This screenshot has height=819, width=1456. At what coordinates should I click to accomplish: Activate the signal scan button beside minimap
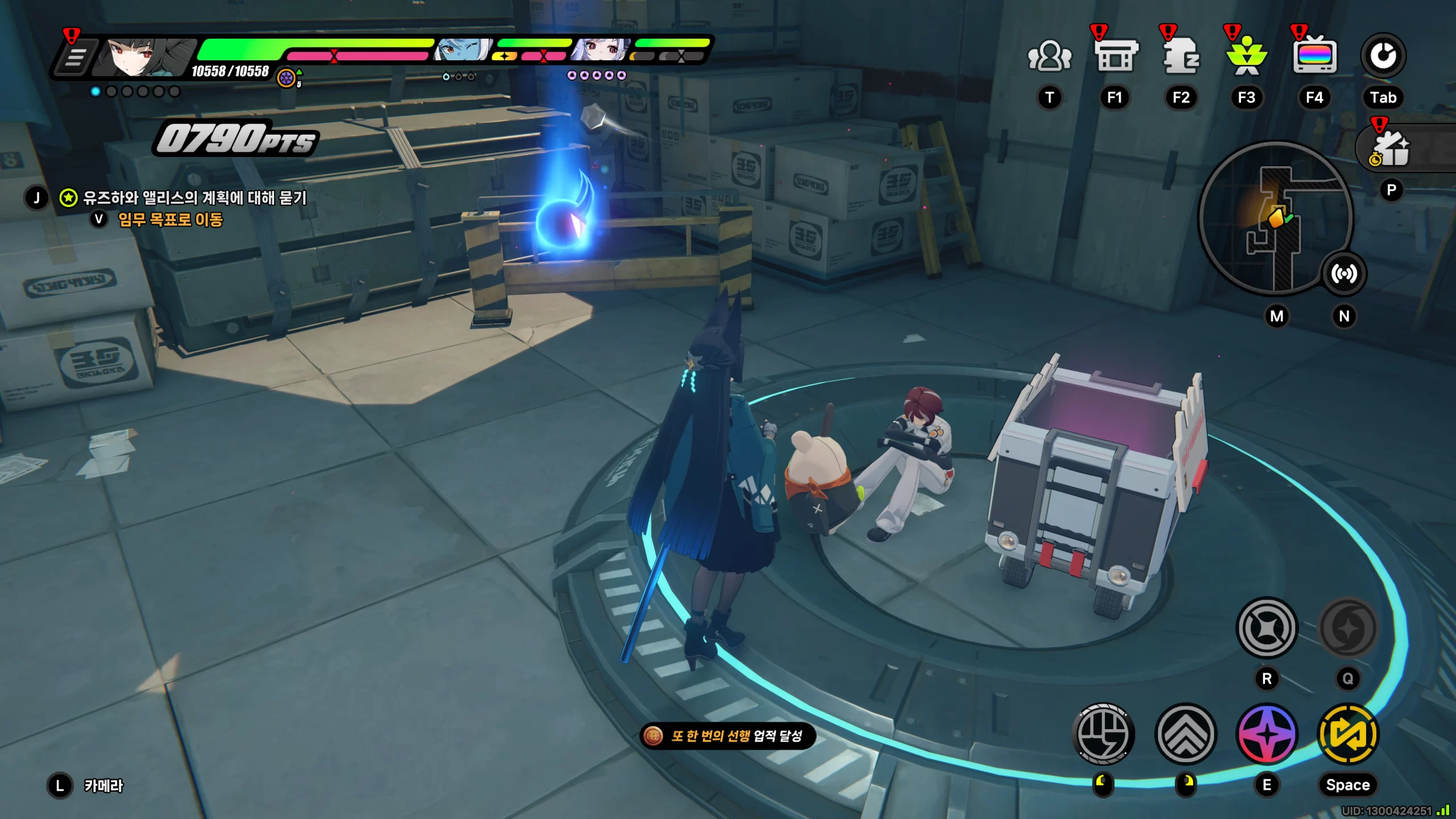coord(1343,274)
